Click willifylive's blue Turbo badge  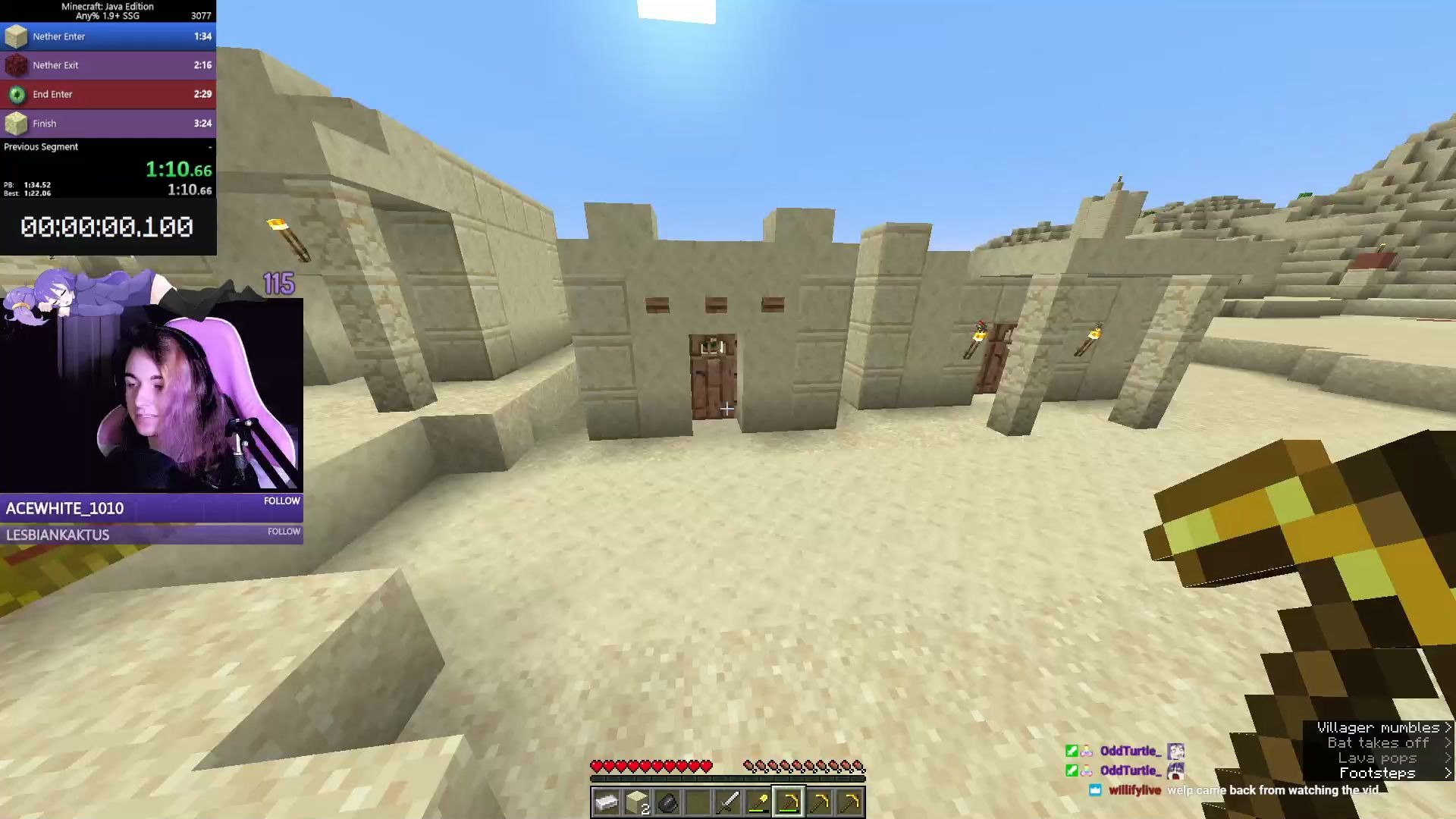1095,790
